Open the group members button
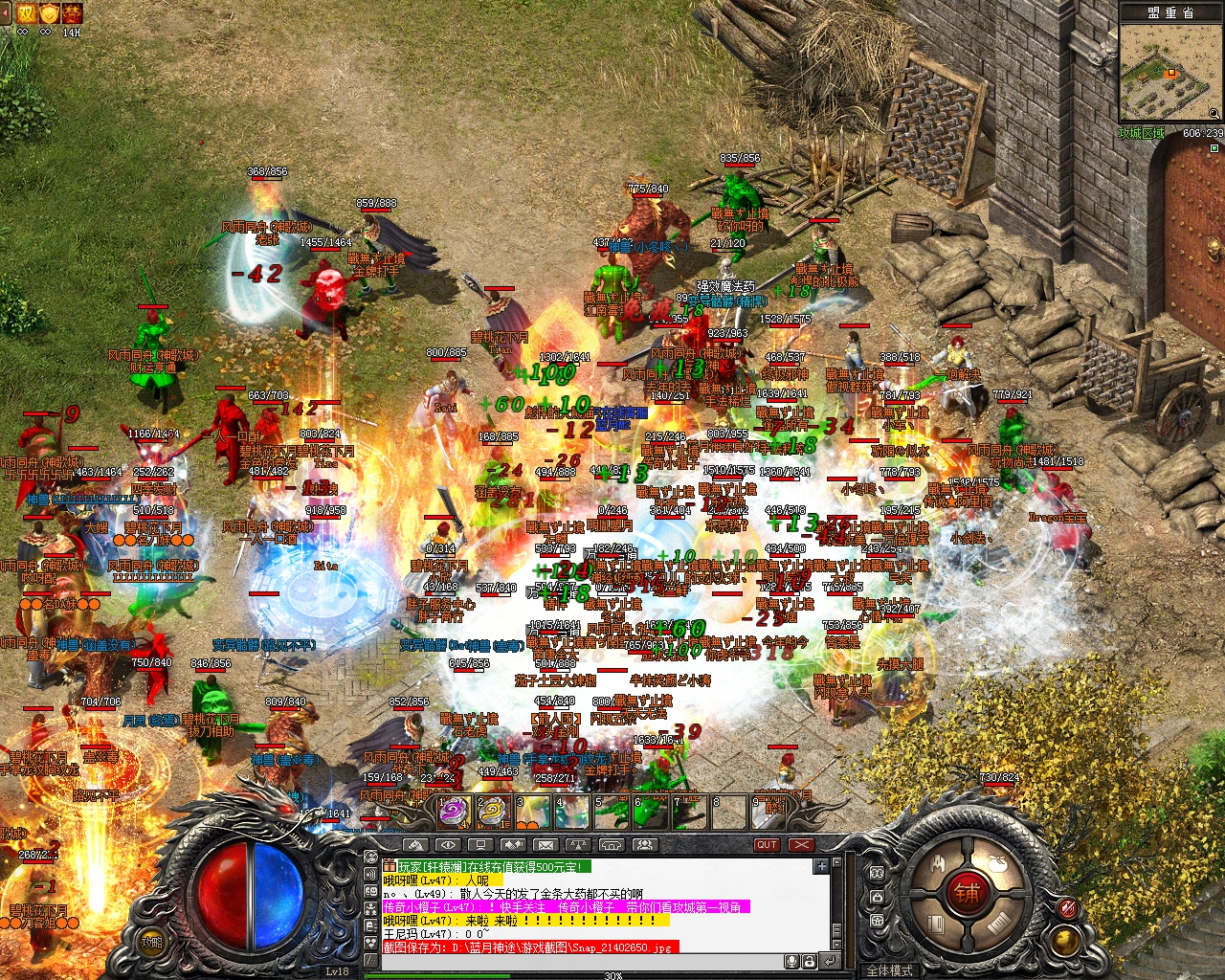1225x980 pixels. (644, 845)
